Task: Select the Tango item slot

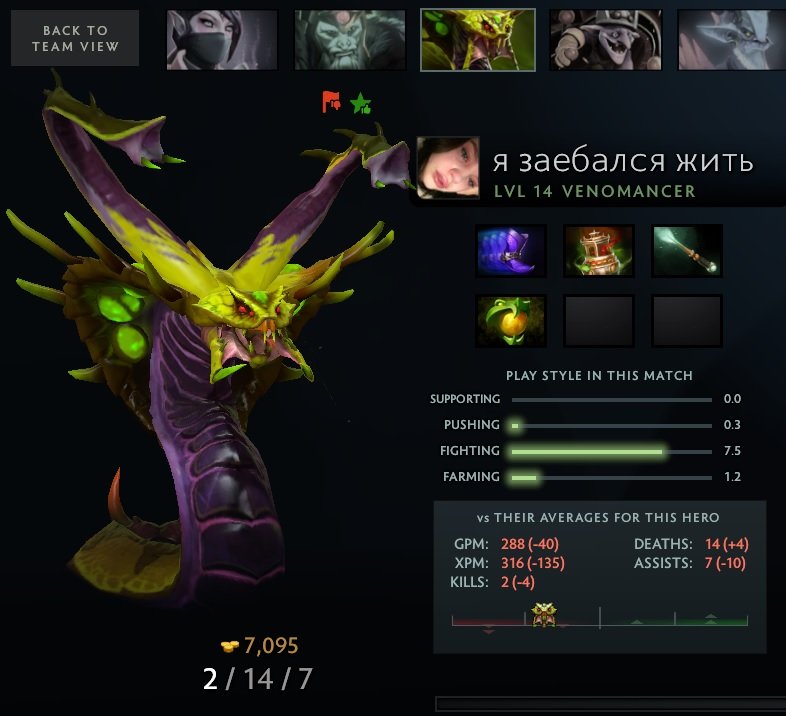Action: [x=510, y=321]
